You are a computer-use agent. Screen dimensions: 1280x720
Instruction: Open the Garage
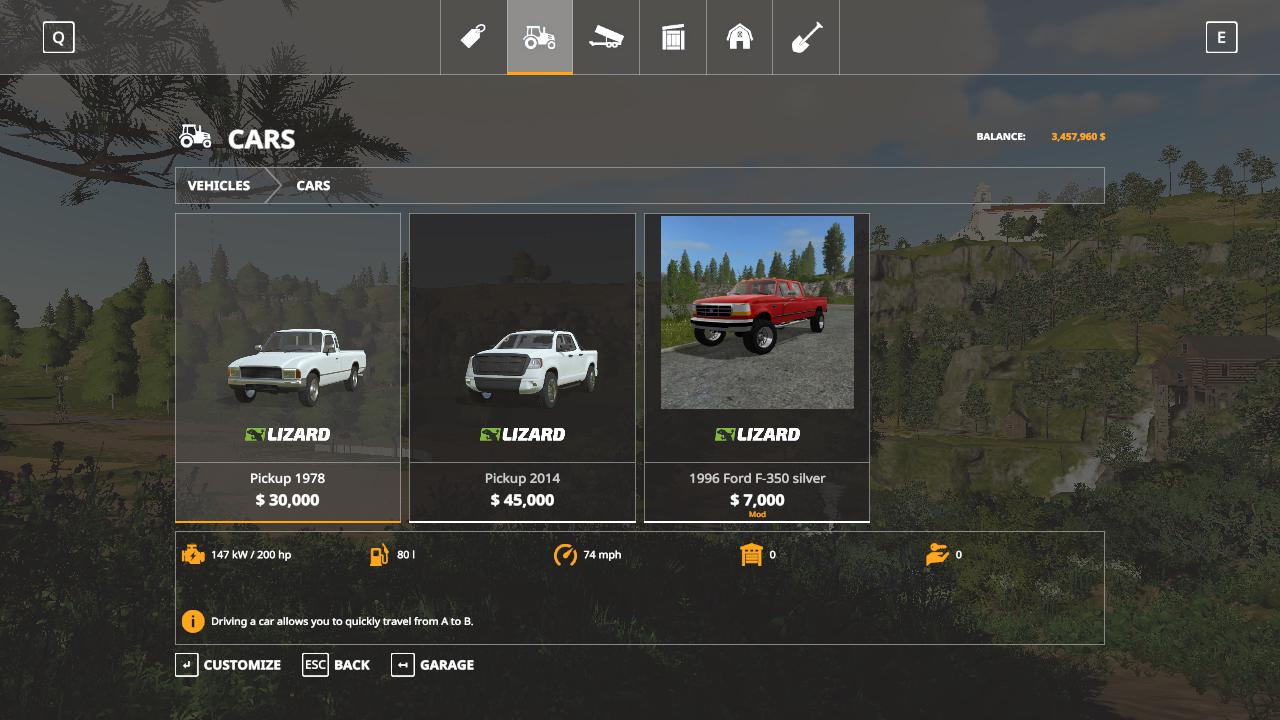click(x=433, y=665)
